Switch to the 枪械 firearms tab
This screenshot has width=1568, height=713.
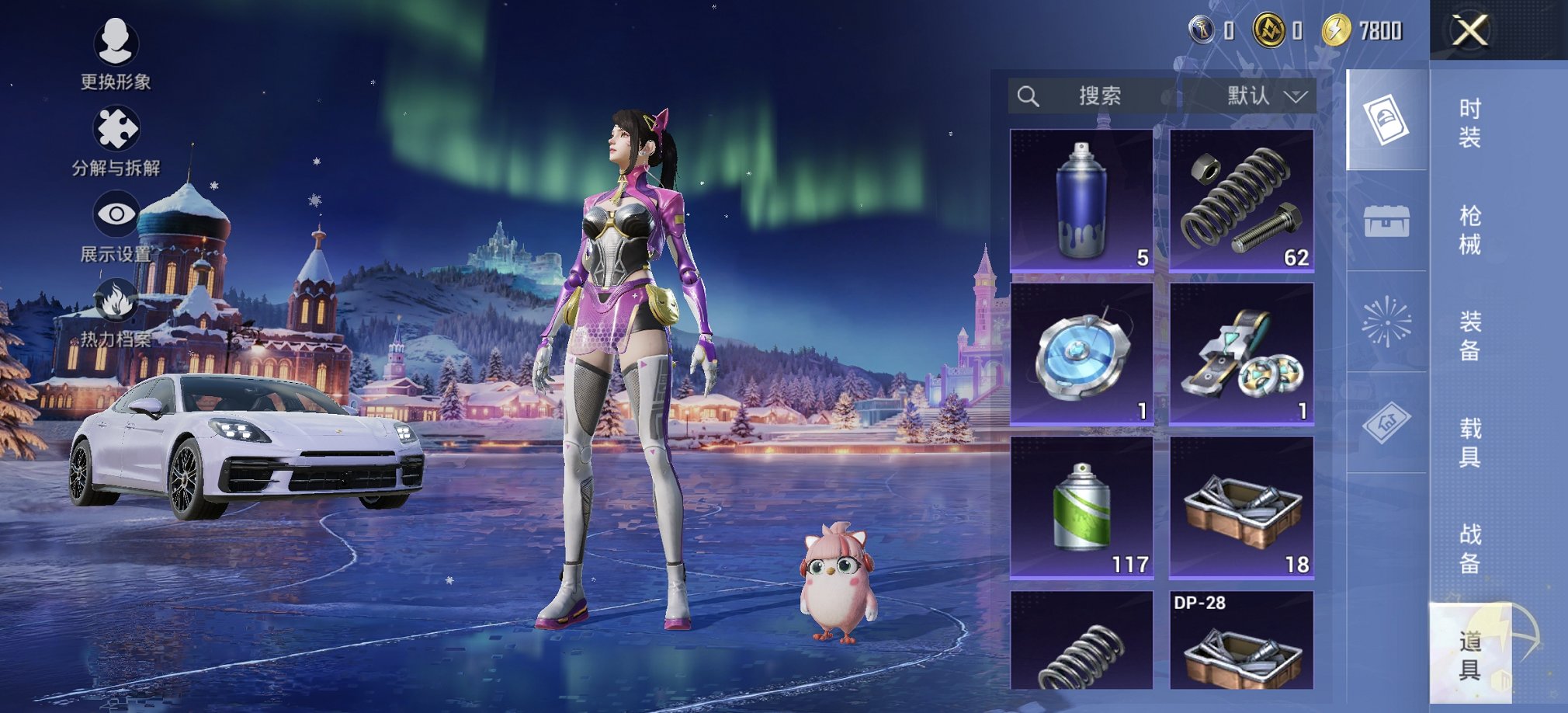[1469, 230]
